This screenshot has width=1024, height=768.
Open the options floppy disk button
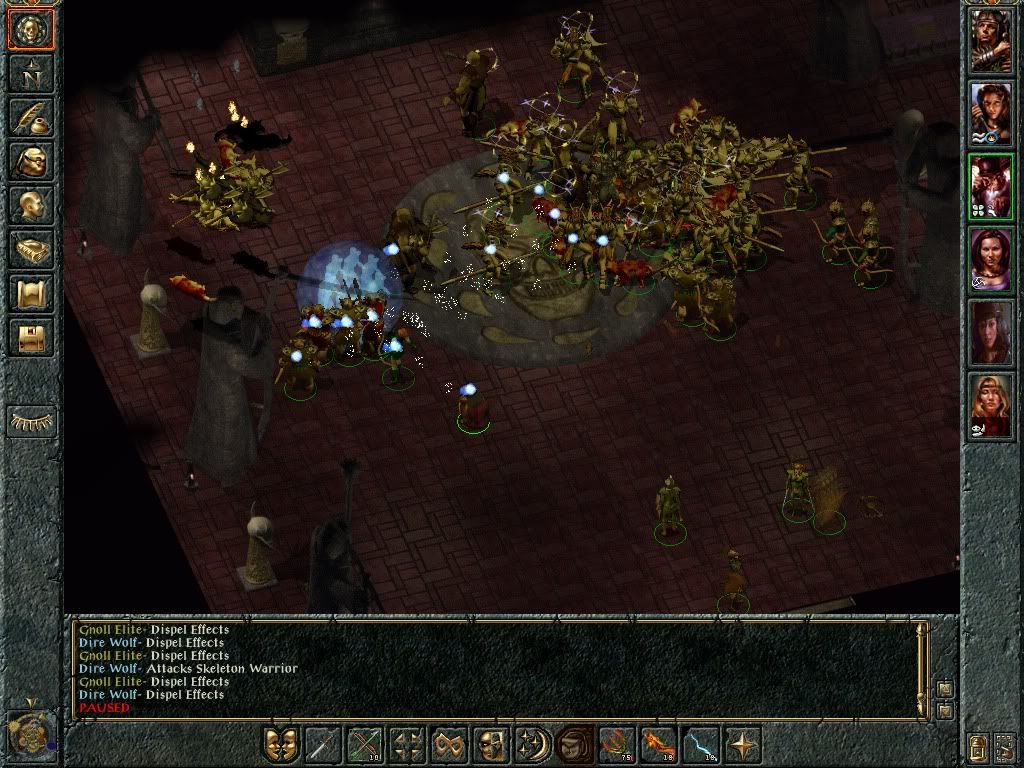[x=30, y=337]
